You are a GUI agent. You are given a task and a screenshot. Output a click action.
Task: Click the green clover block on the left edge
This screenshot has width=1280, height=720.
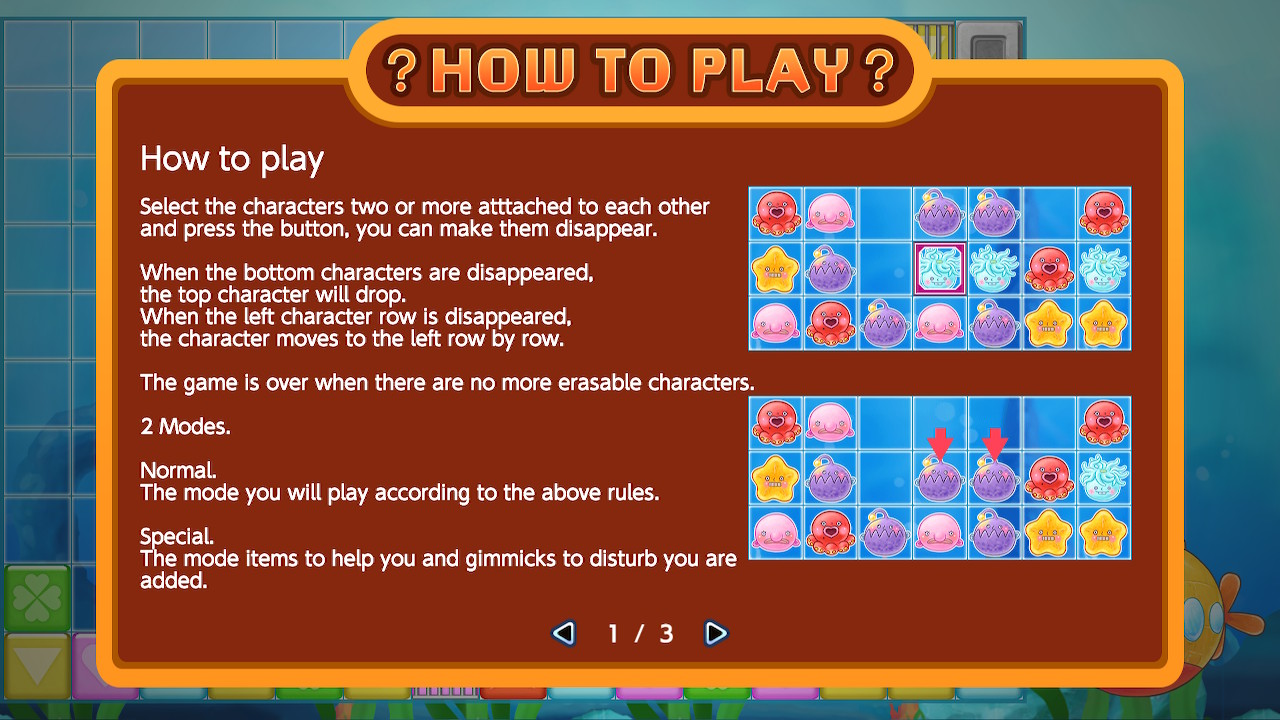pos(38,598)
